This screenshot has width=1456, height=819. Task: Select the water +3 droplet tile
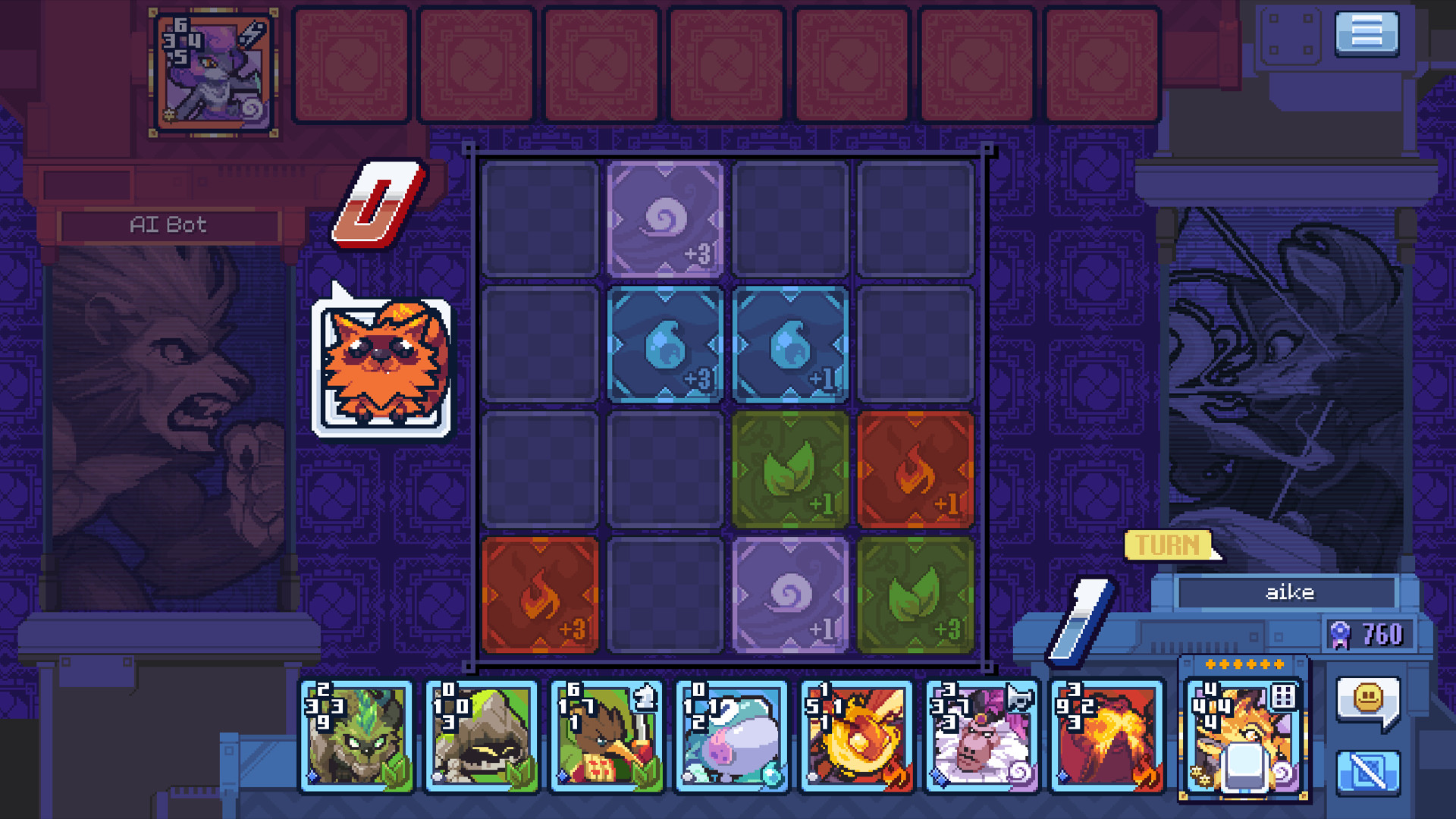[664, 344]
